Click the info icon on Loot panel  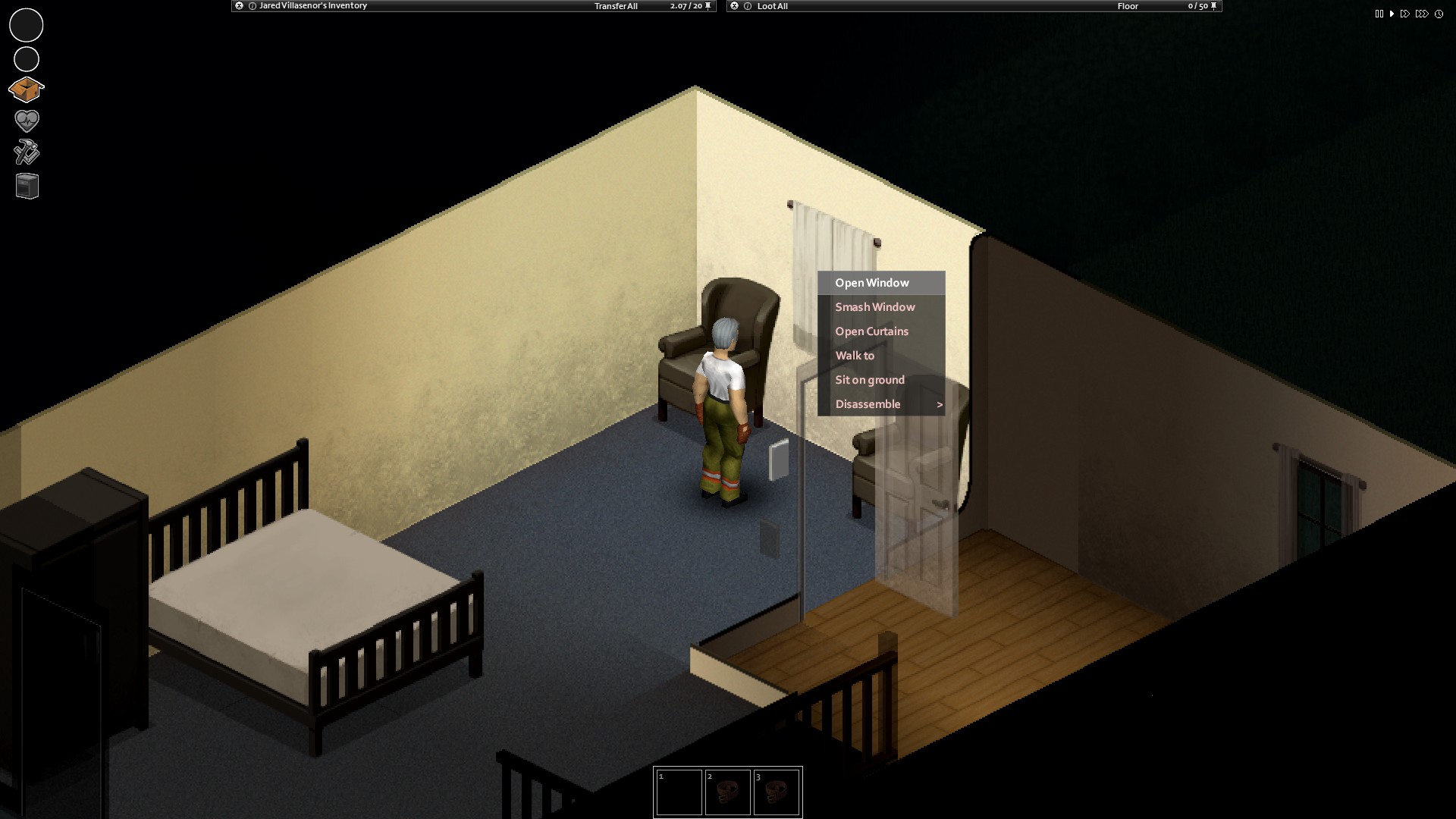(x=747, y=6)
